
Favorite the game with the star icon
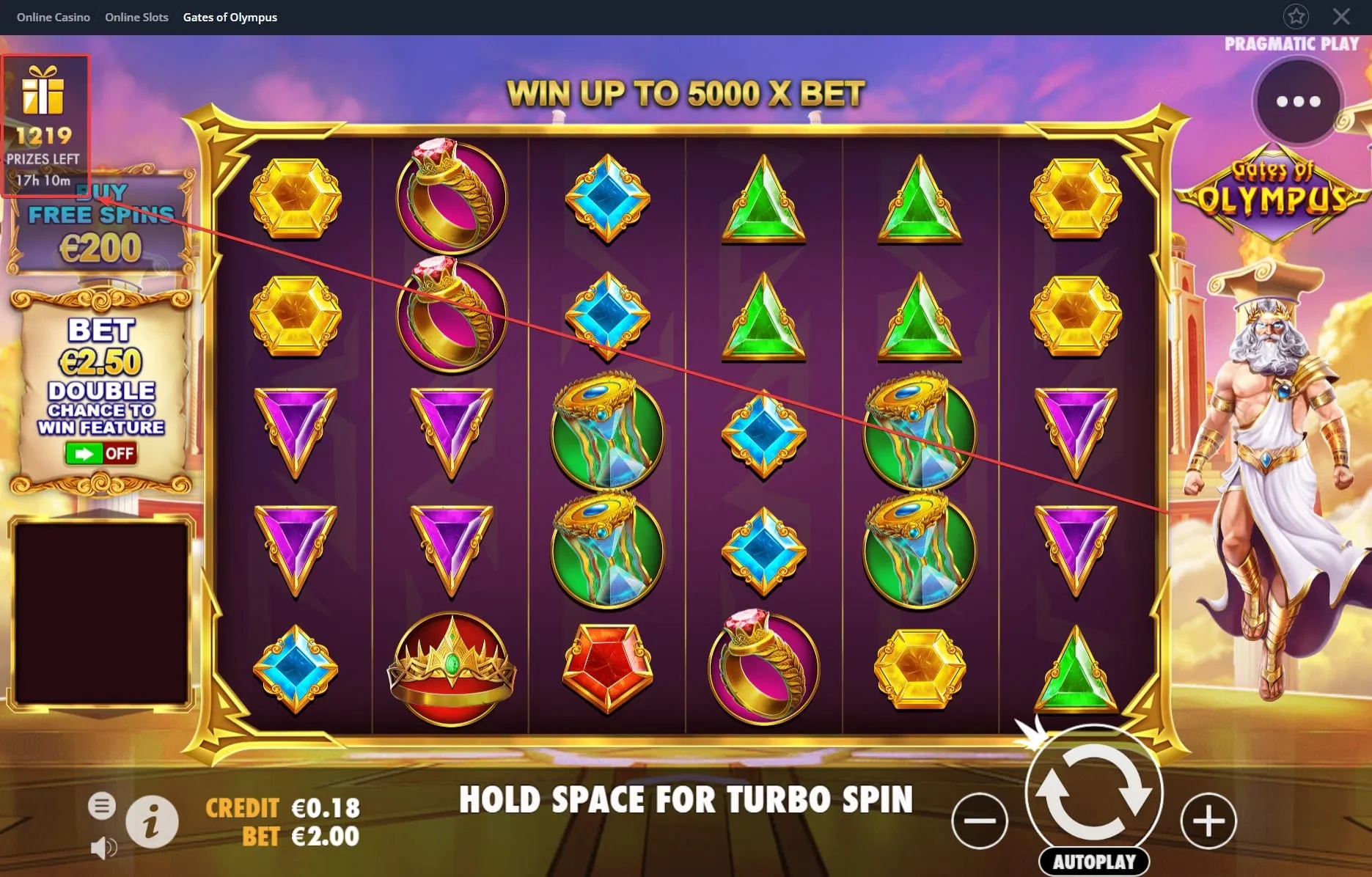pos(1296,16)
